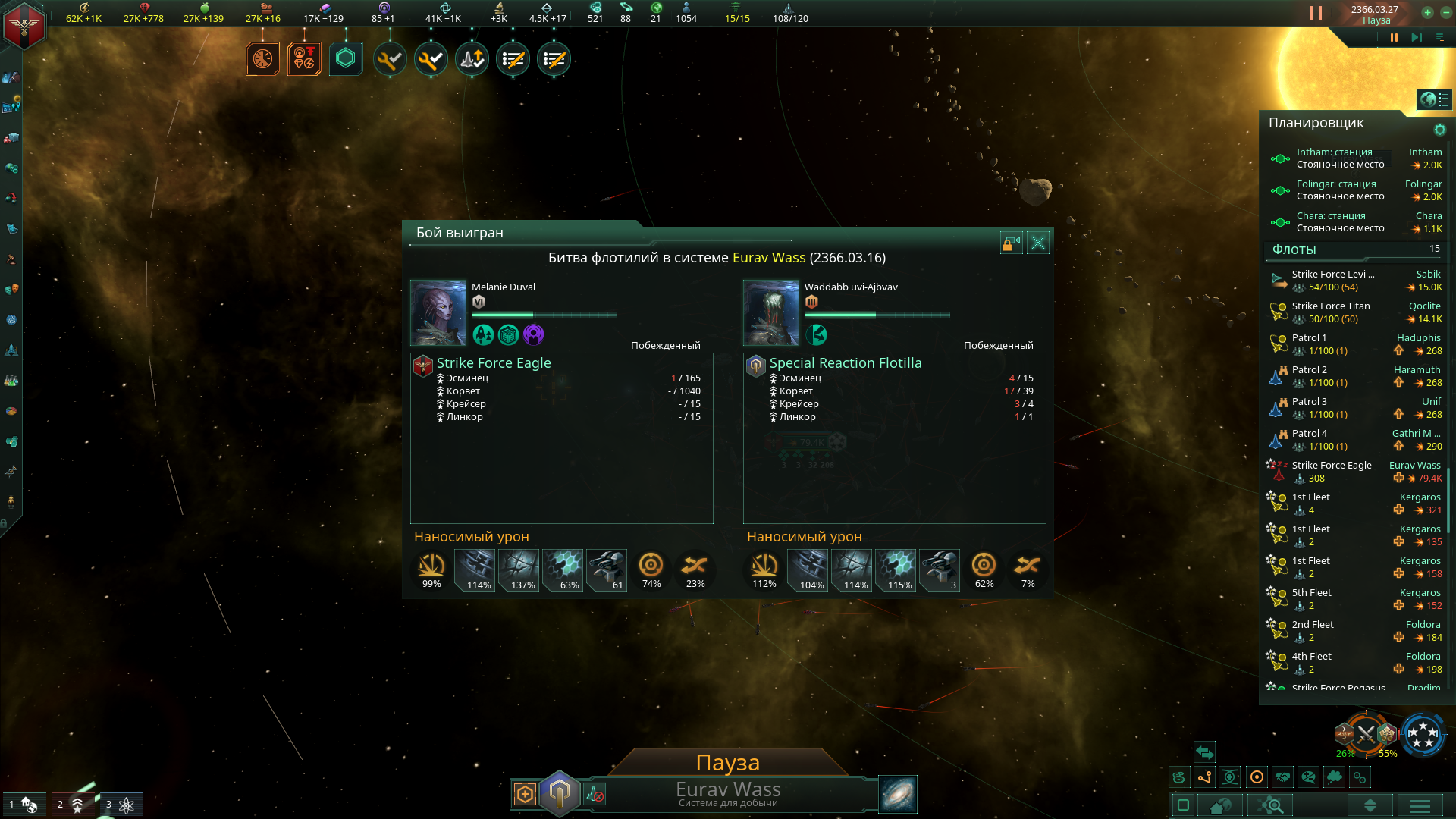This screenshot has width=1456, height=819.
Task: Click the Eurav Wass system link
Action: point(768,258)
